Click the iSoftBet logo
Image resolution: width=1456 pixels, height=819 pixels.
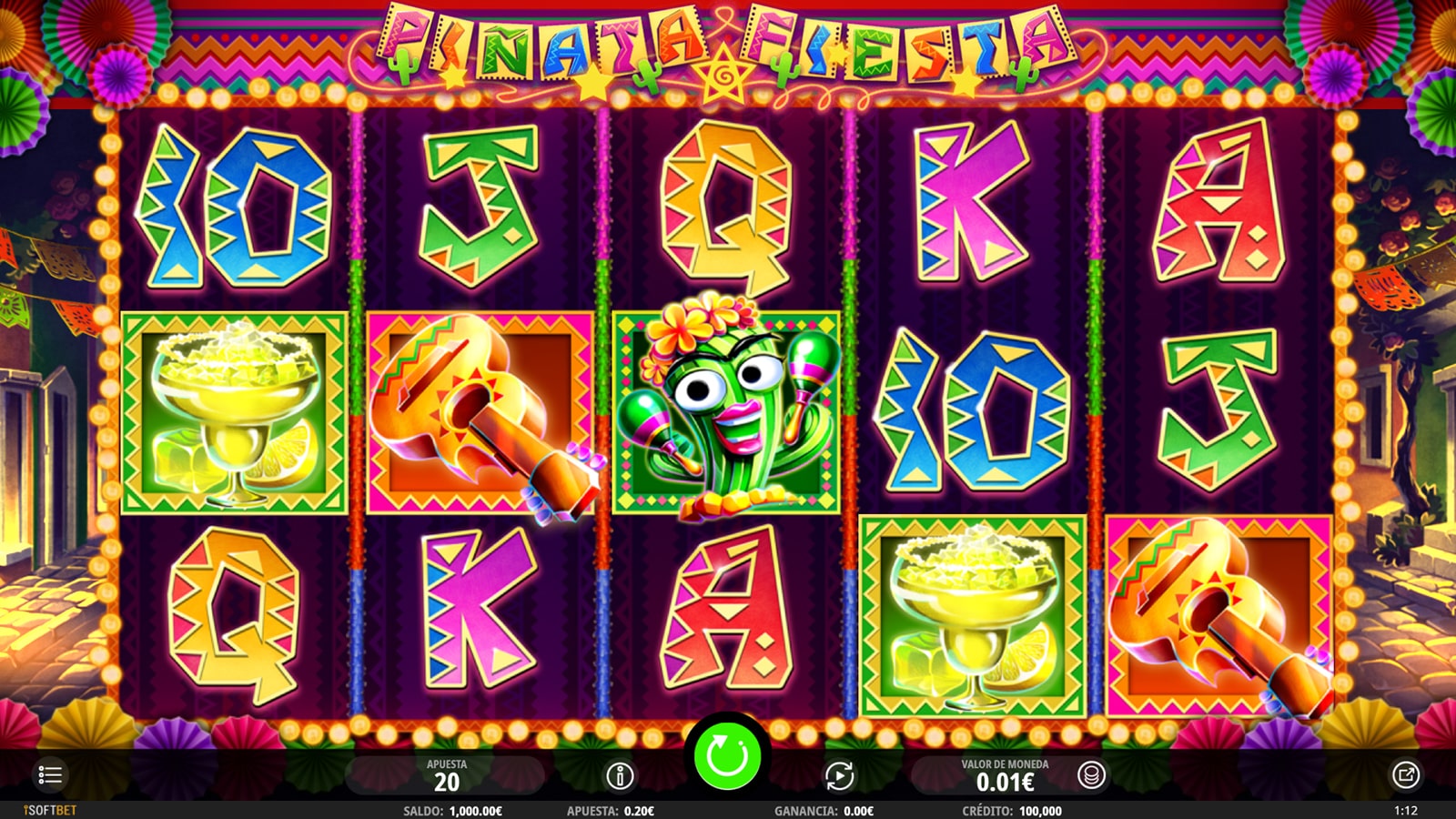click(50, 810)
